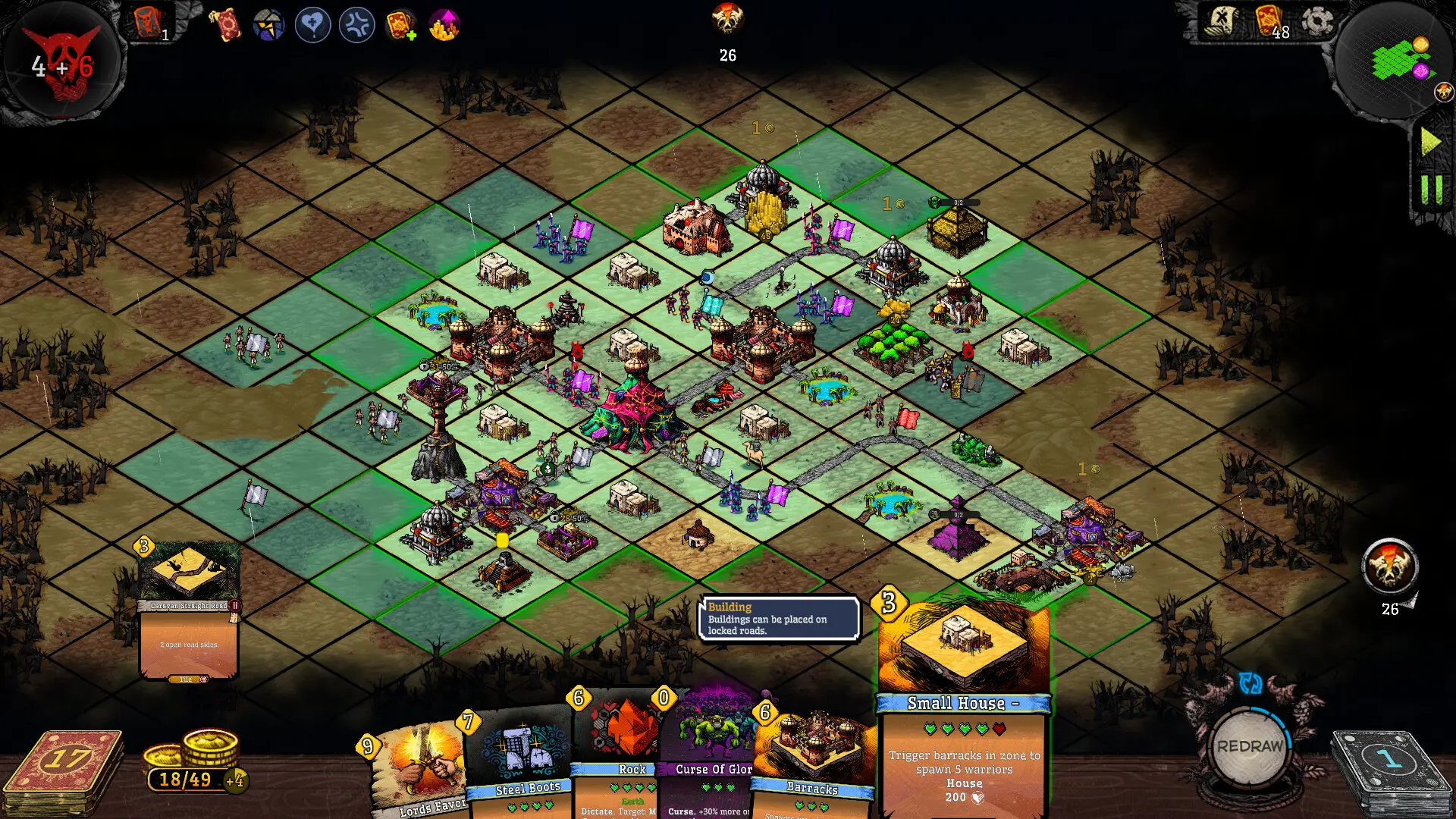Click the star compass emblem icon

[268, 24]
